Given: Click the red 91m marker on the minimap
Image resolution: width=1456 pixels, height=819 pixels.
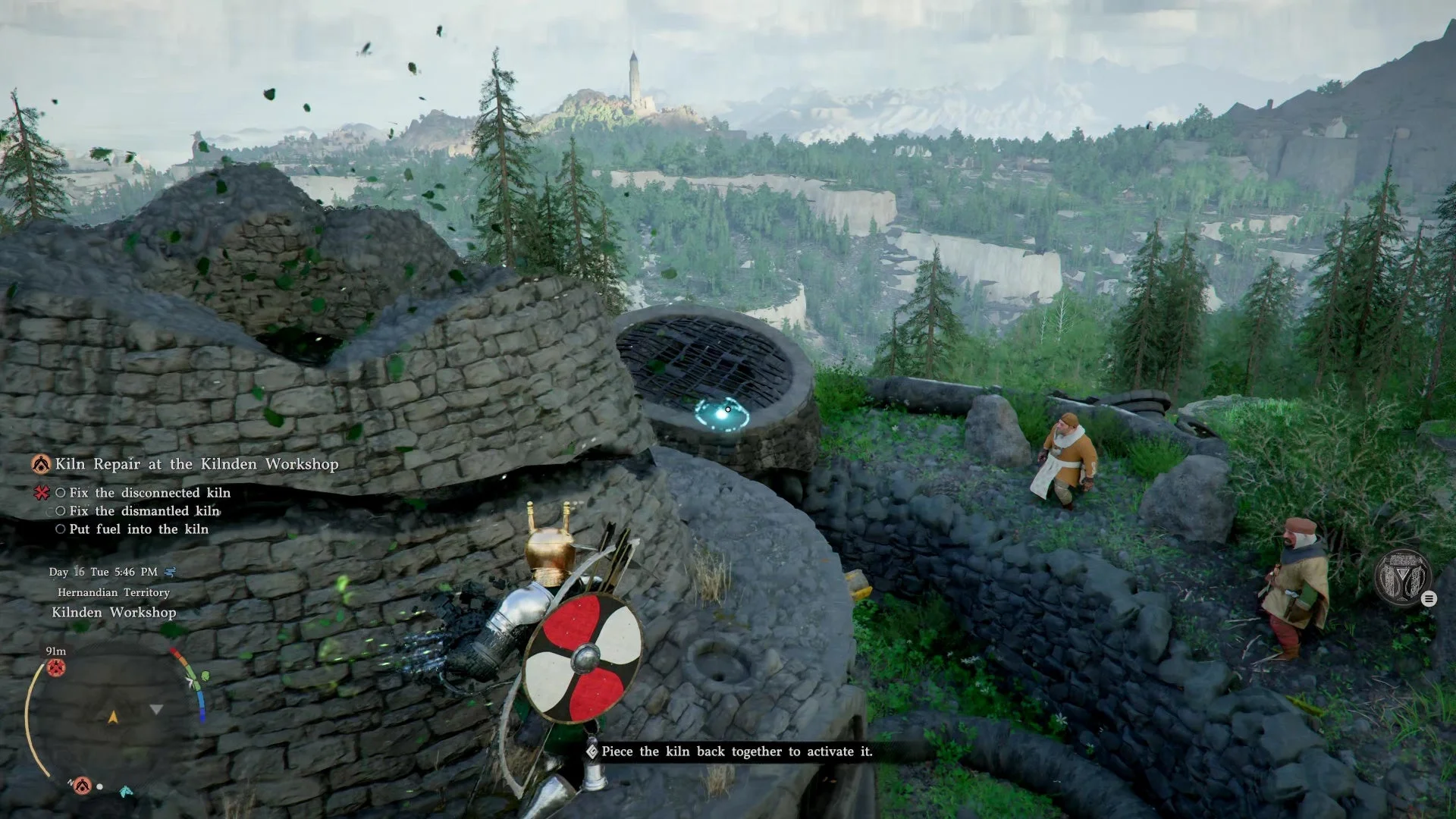Looking at the screenshot, I should (56, 667).
